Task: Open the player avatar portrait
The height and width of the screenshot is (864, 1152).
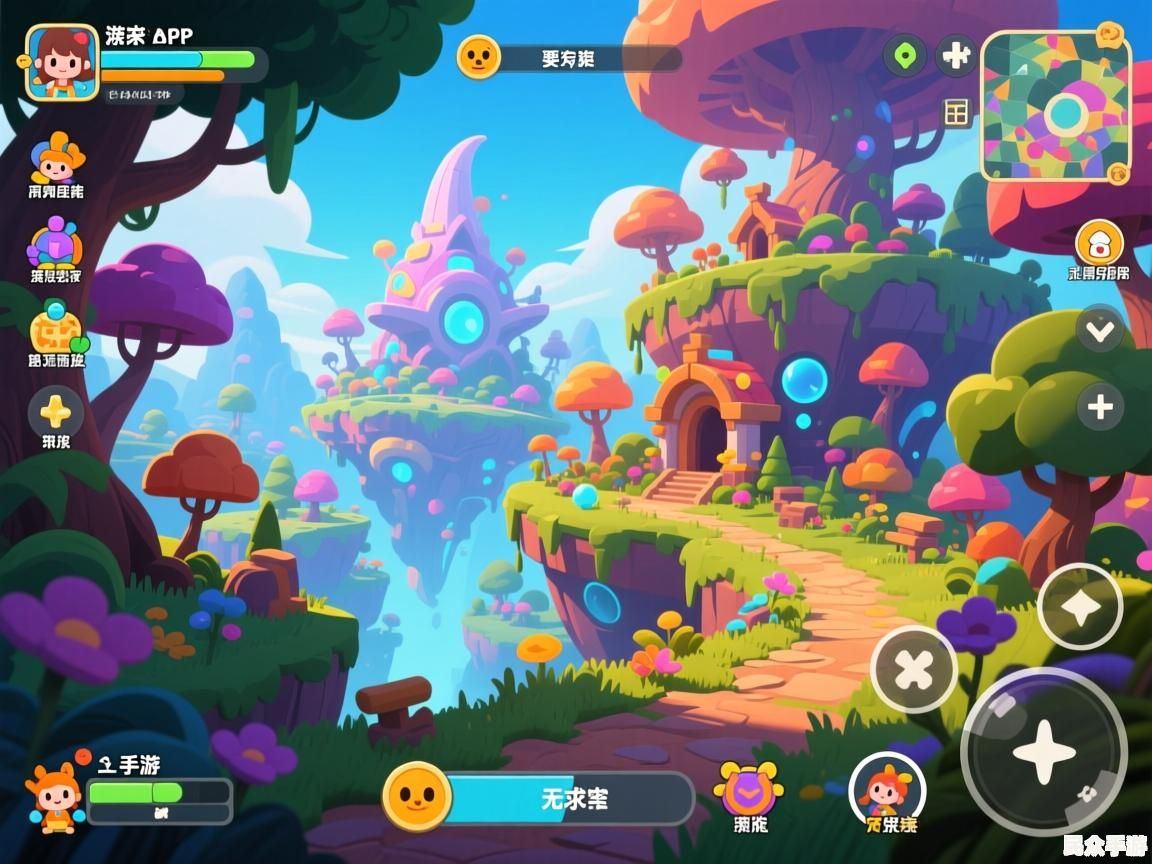Action: click(x=62, y=62)
